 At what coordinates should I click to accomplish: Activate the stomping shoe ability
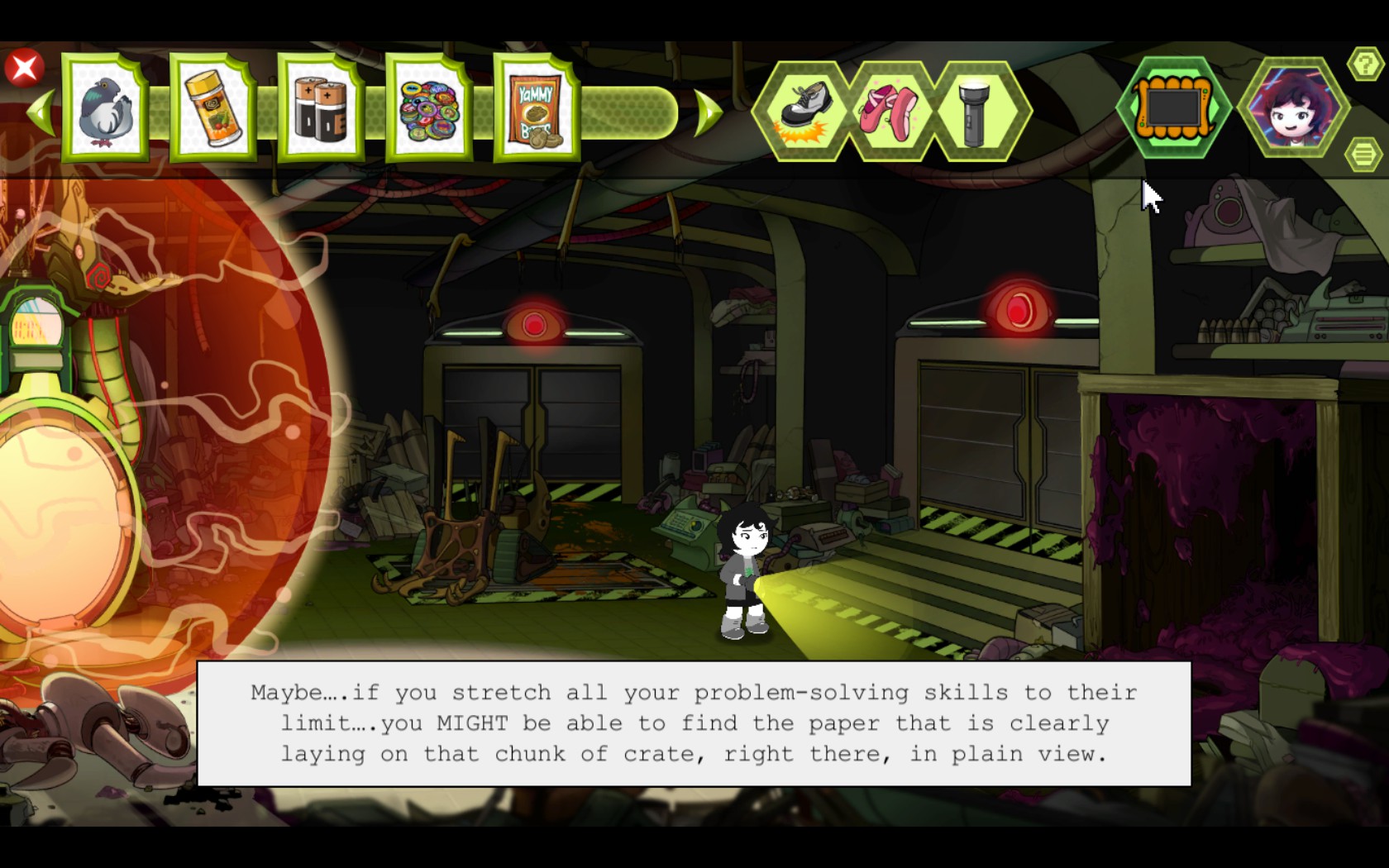tap(802, 111)
